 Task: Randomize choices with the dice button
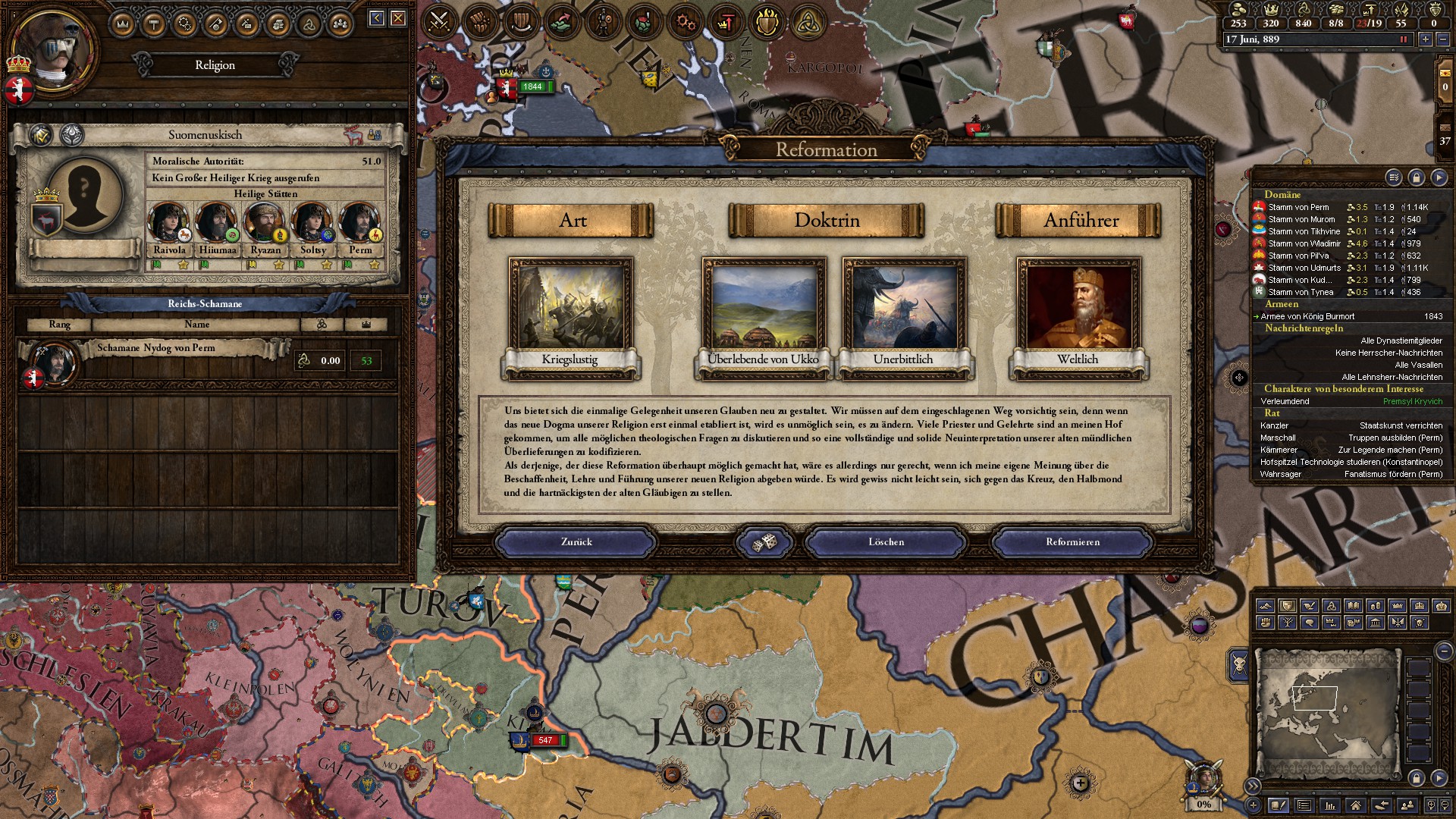tap(764, 542)
